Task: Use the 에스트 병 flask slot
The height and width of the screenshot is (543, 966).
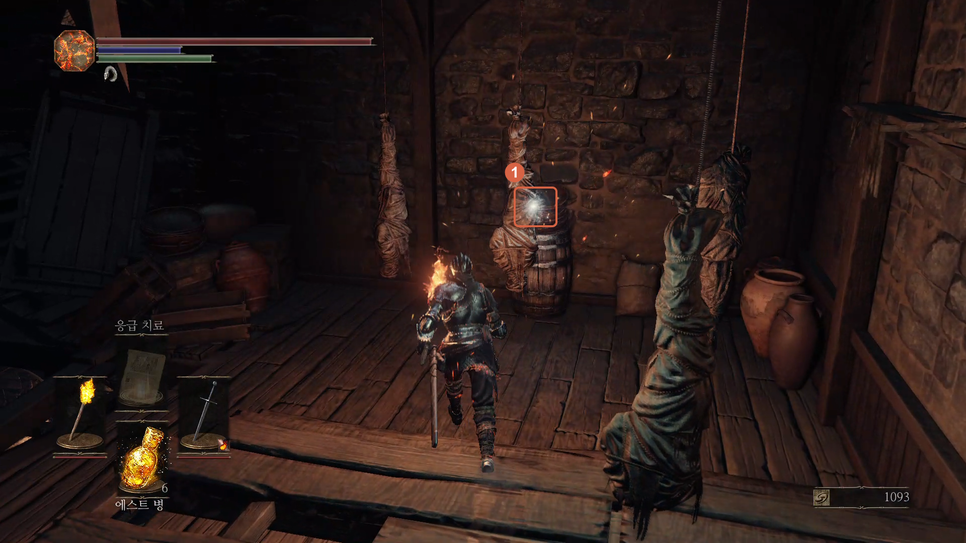Action: [x=141, y=460]
